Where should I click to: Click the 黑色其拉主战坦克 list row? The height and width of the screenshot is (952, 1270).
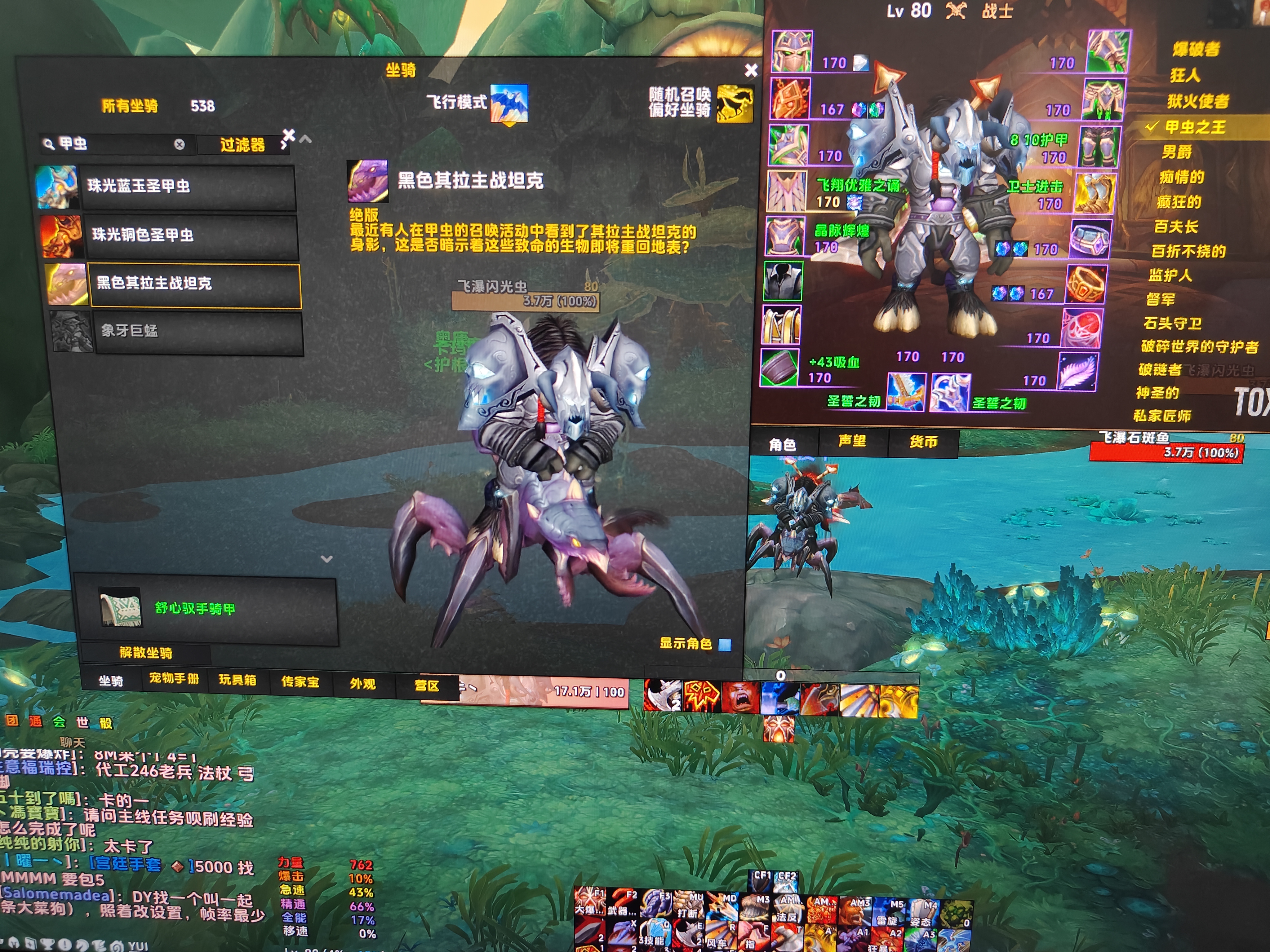point(194,284)
